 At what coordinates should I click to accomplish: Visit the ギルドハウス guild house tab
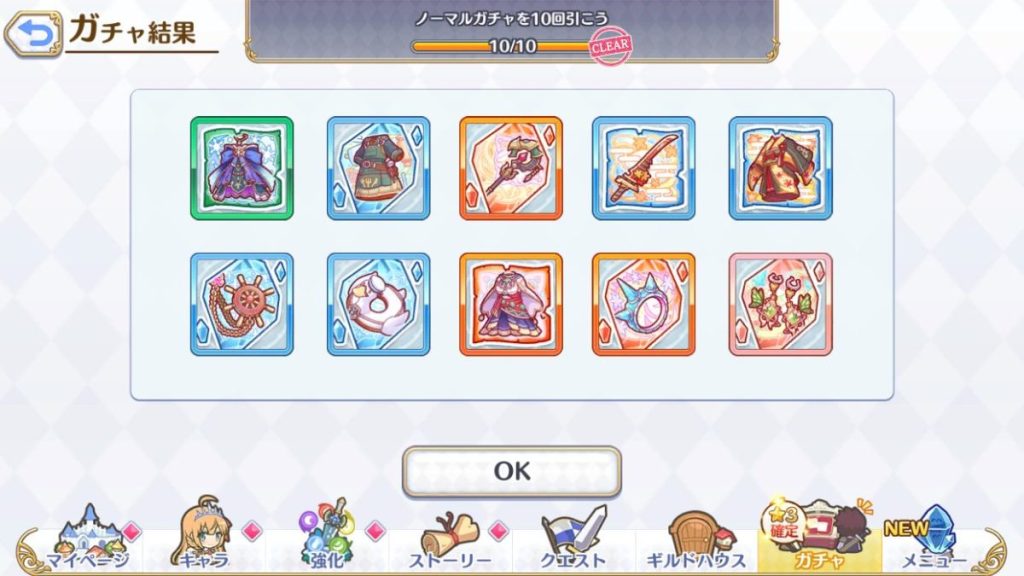tap(696, 538)
